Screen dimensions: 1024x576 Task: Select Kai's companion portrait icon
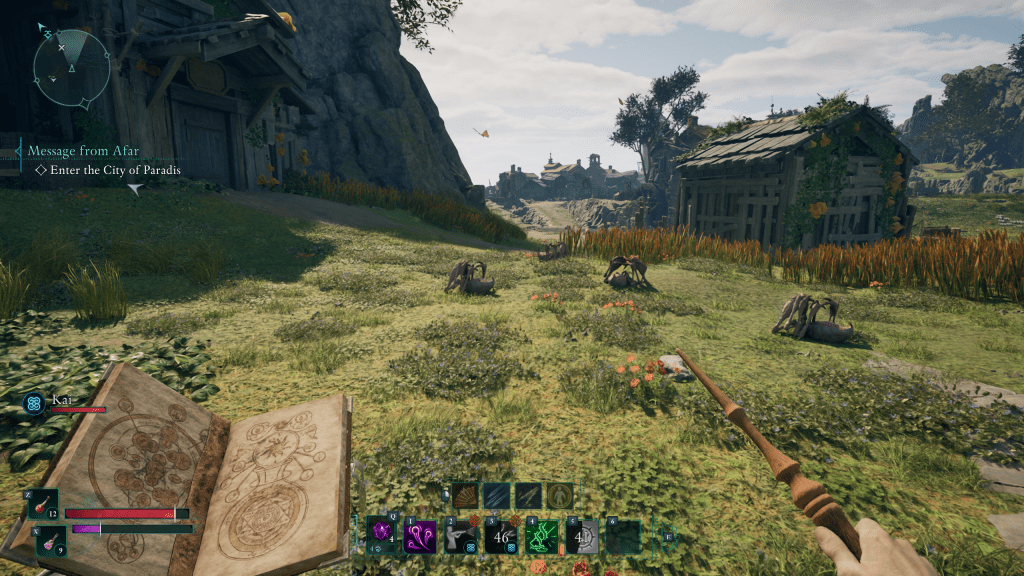(34, 403)
